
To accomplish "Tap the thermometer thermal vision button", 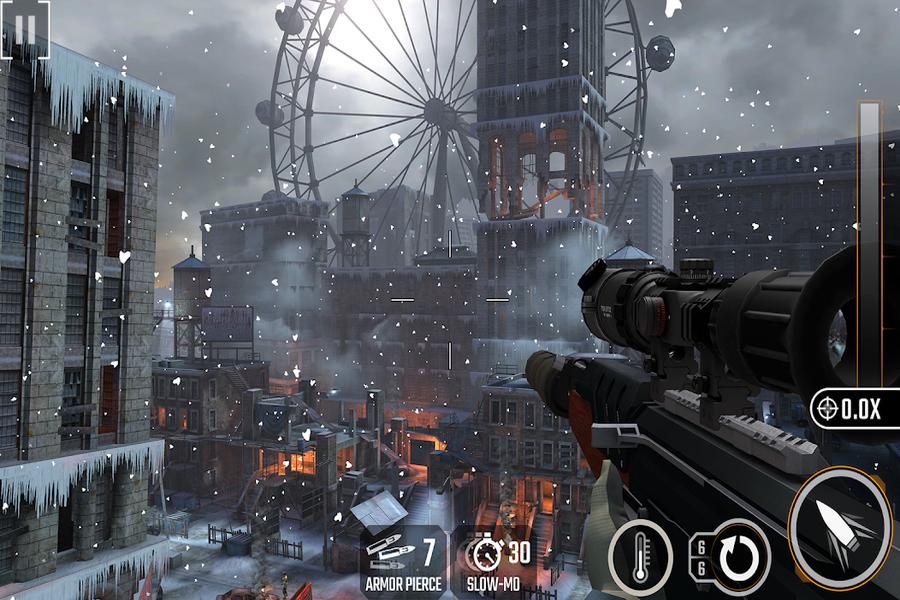I will [639, 553].
